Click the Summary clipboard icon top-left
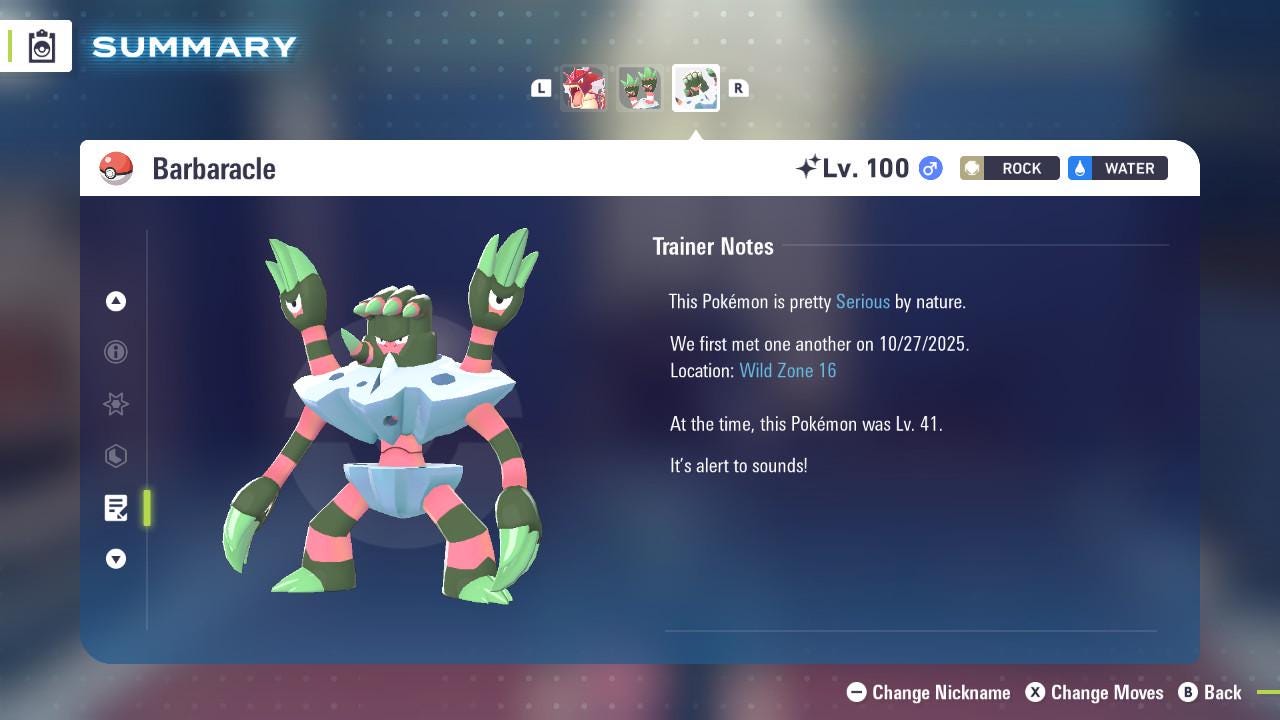This screenshot has width=1280, height=720. click(40, 45)
